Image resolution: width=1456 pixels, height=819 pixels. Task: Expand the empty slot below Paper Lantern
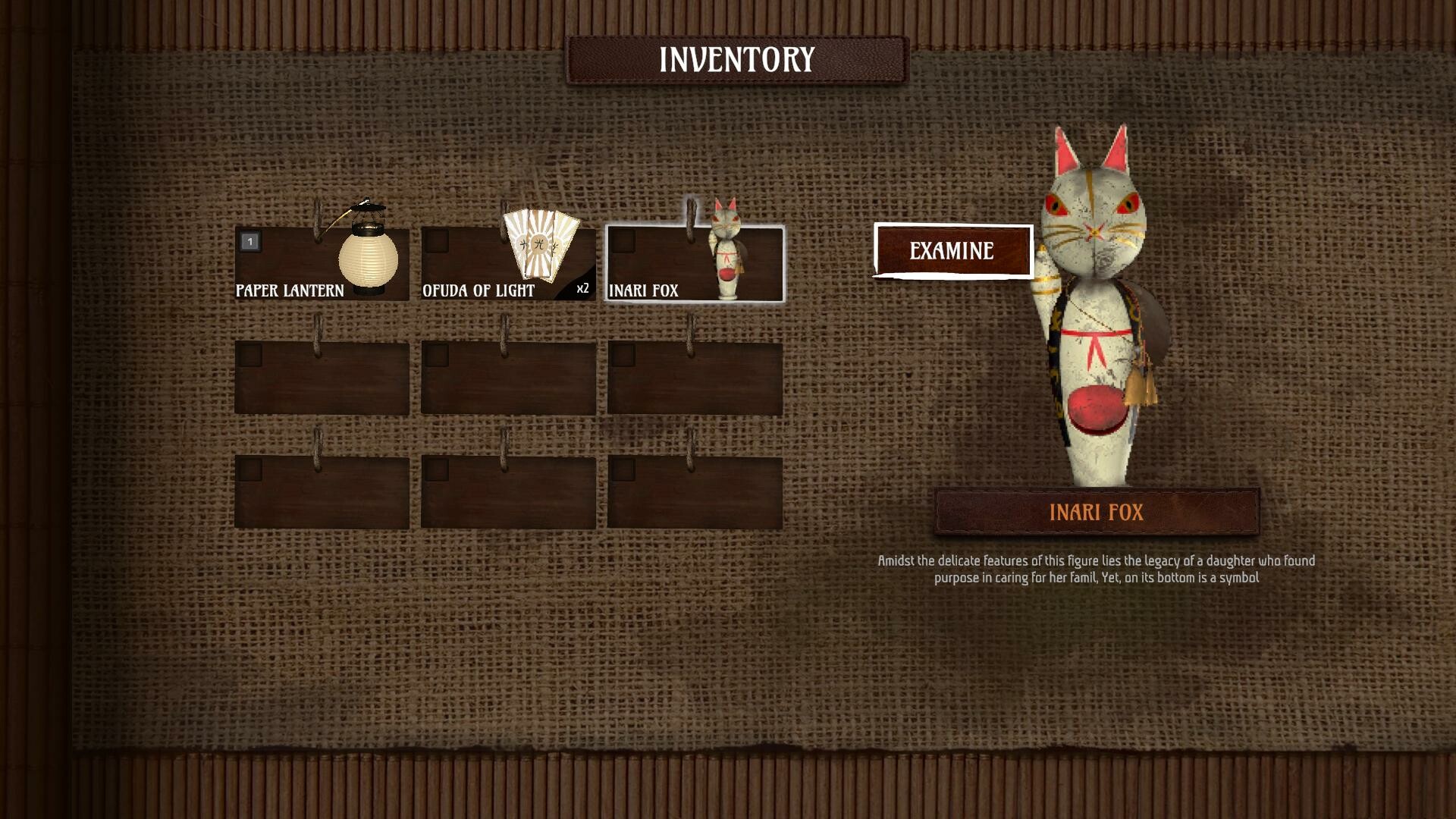click(x=322, y=375)
